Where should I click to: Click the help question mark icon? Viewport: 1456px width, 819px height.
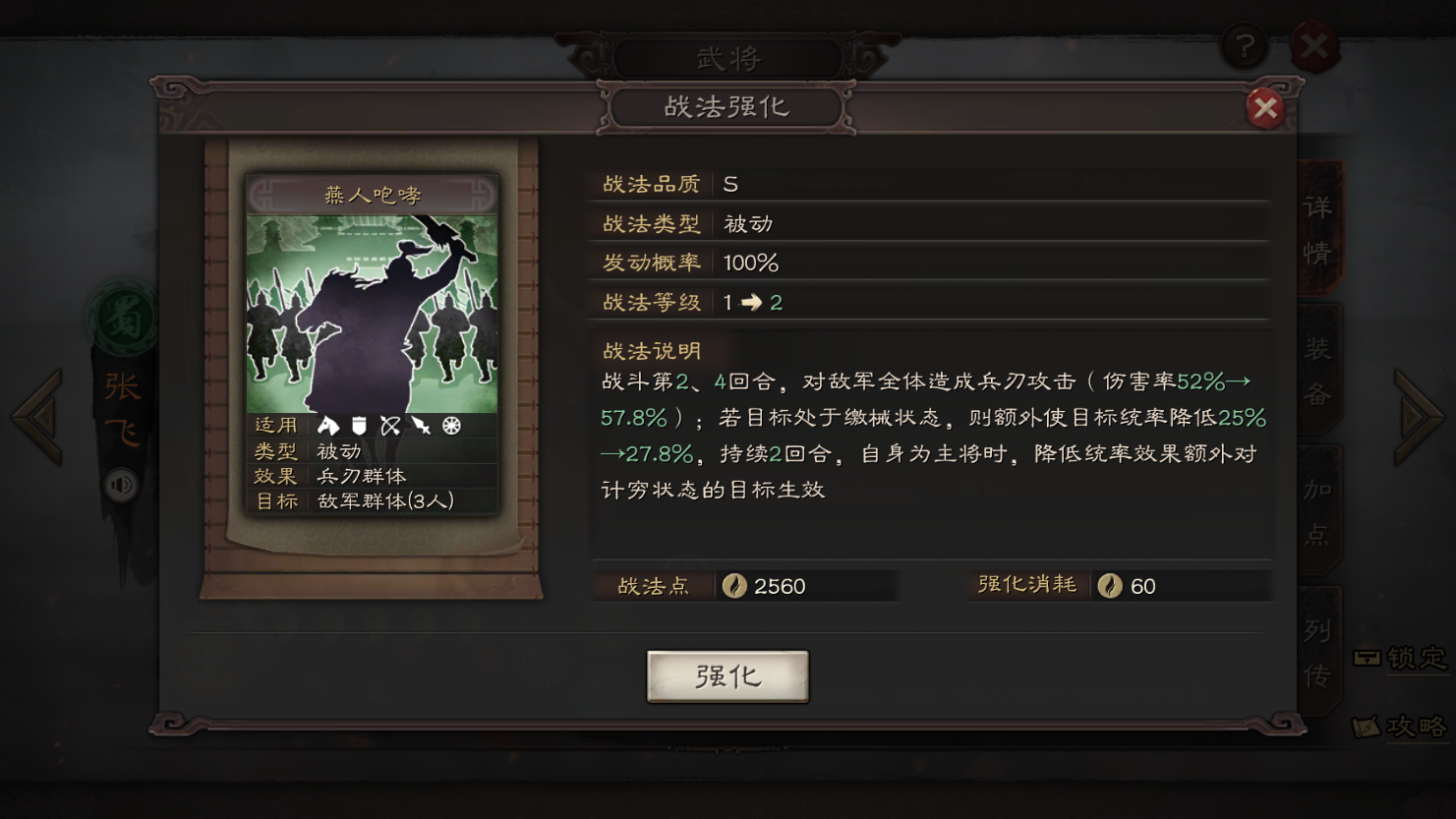(1245, 46)
